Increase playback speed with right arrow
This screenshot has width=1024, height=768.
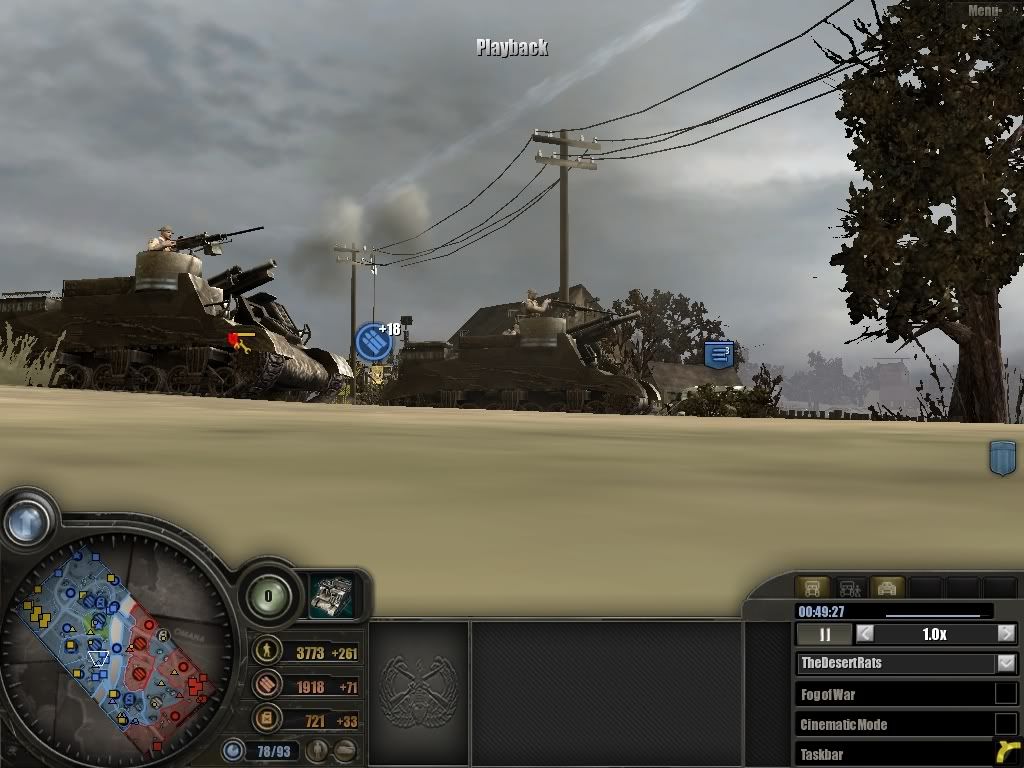[1006, 634]
